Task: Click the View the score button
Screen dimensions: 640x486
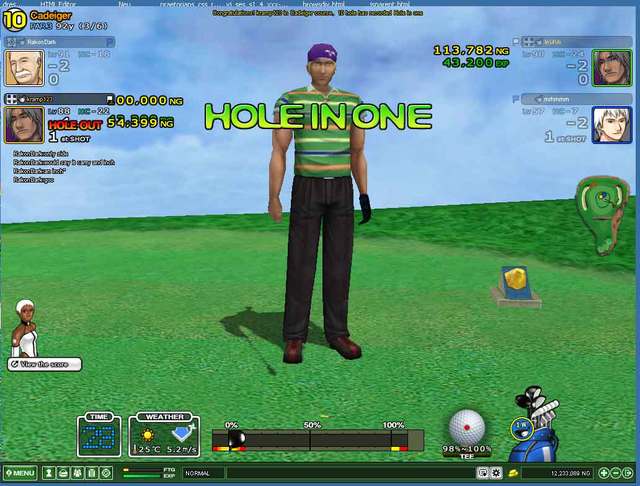Action: (x=44, y=364)
